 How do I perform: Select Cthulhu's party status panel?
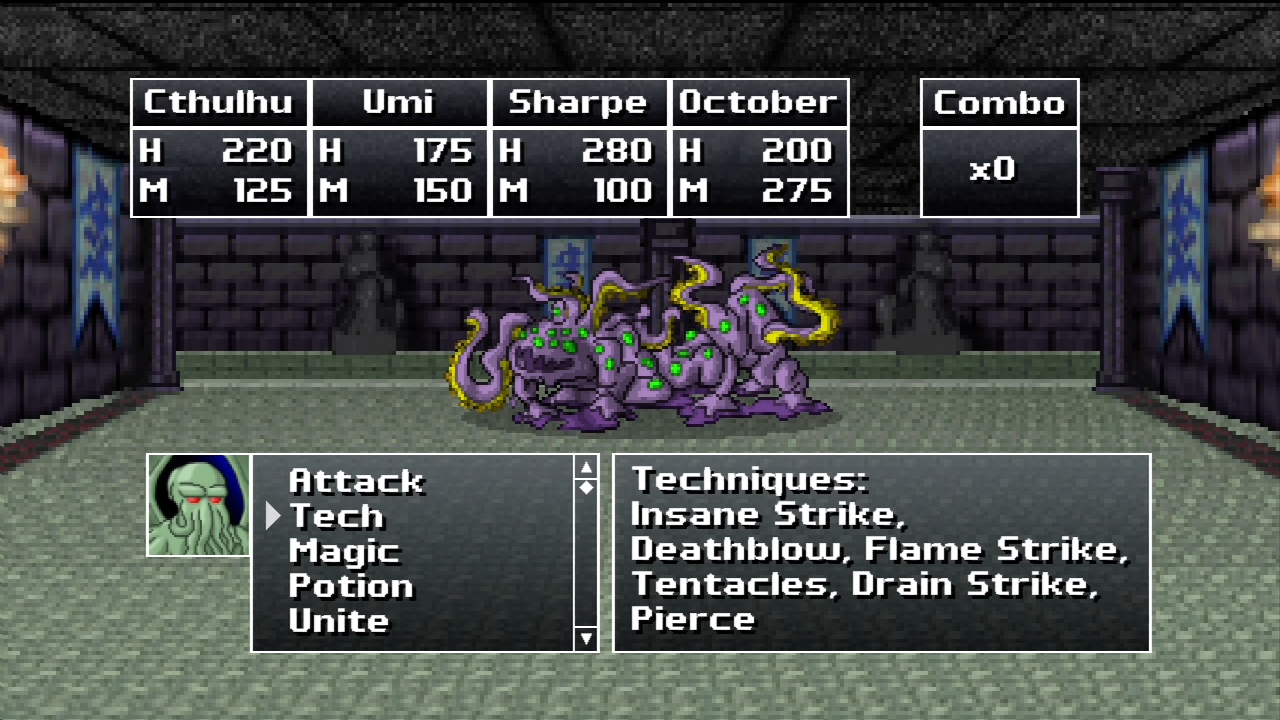coord(220,148)
